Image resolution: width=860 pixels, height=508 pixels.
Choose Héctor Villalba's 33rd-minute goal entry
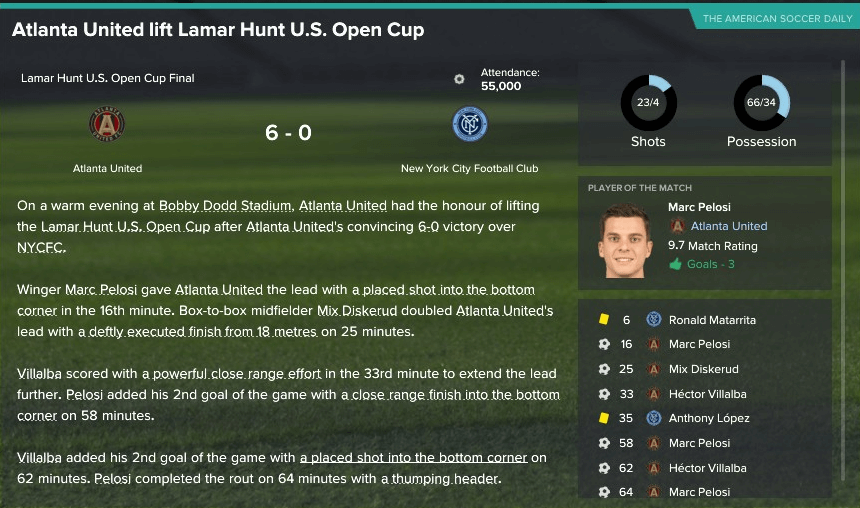[707, 394]
